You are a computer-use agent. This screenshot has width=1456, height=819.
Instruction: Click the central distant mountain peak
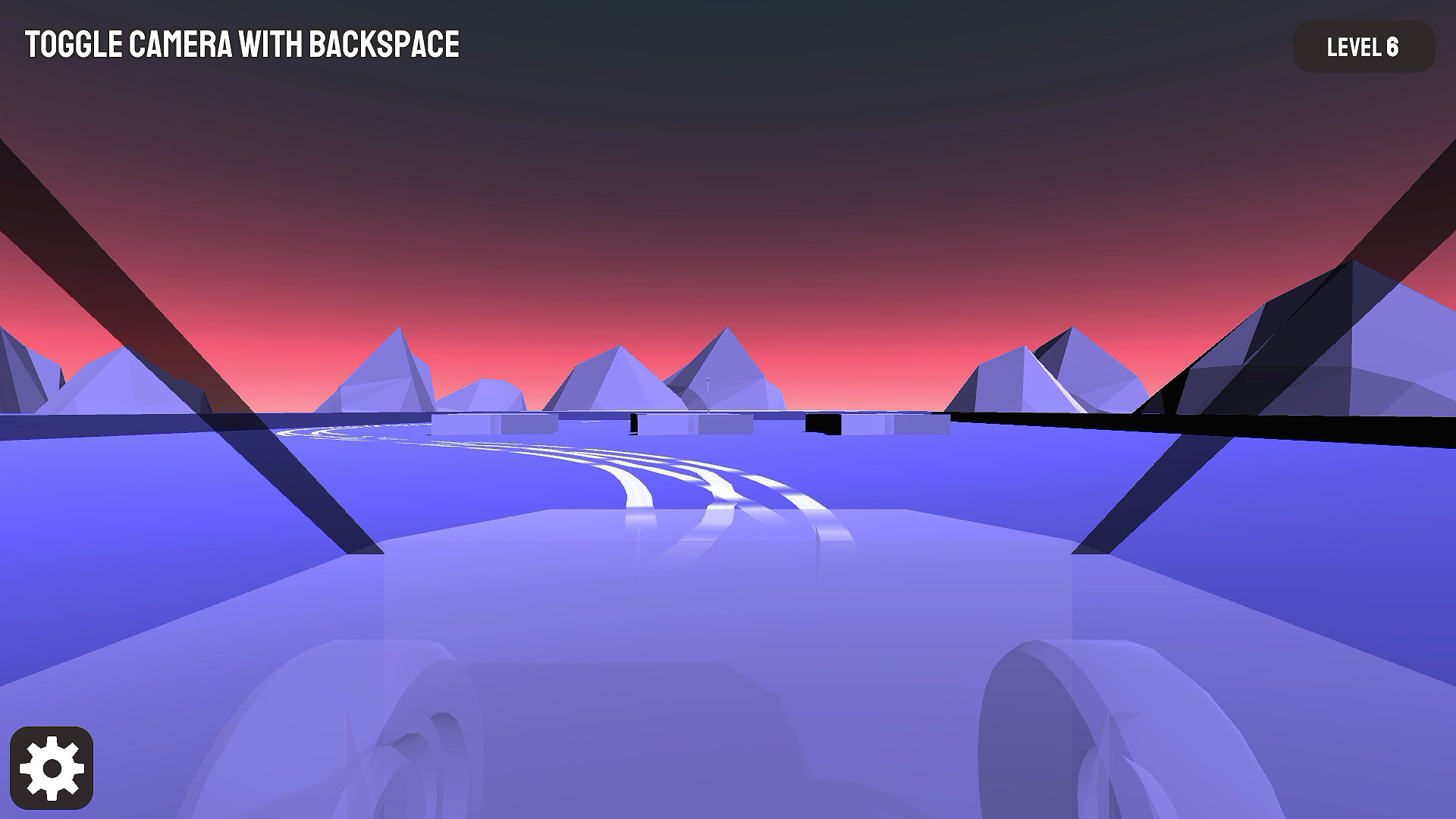coord(726,341)
